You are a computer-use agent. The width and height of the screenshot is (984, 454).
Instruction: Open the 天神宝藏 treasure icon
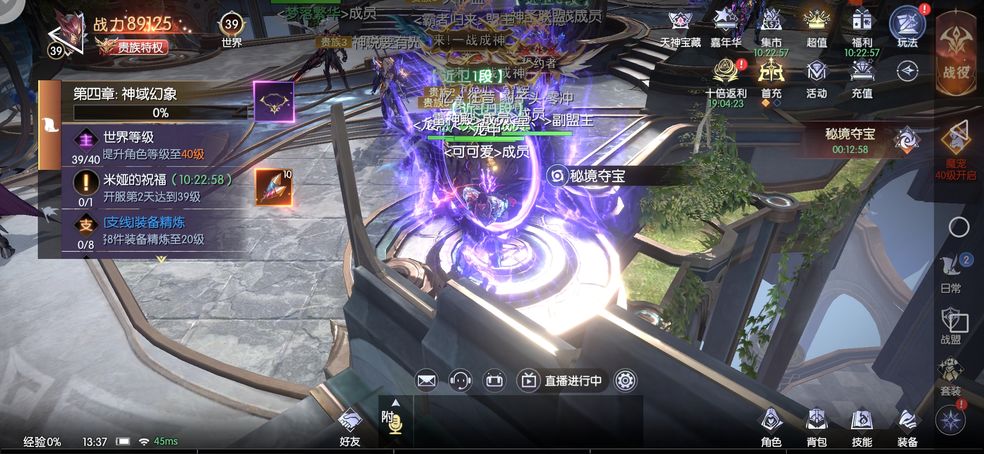coord(680,25)
